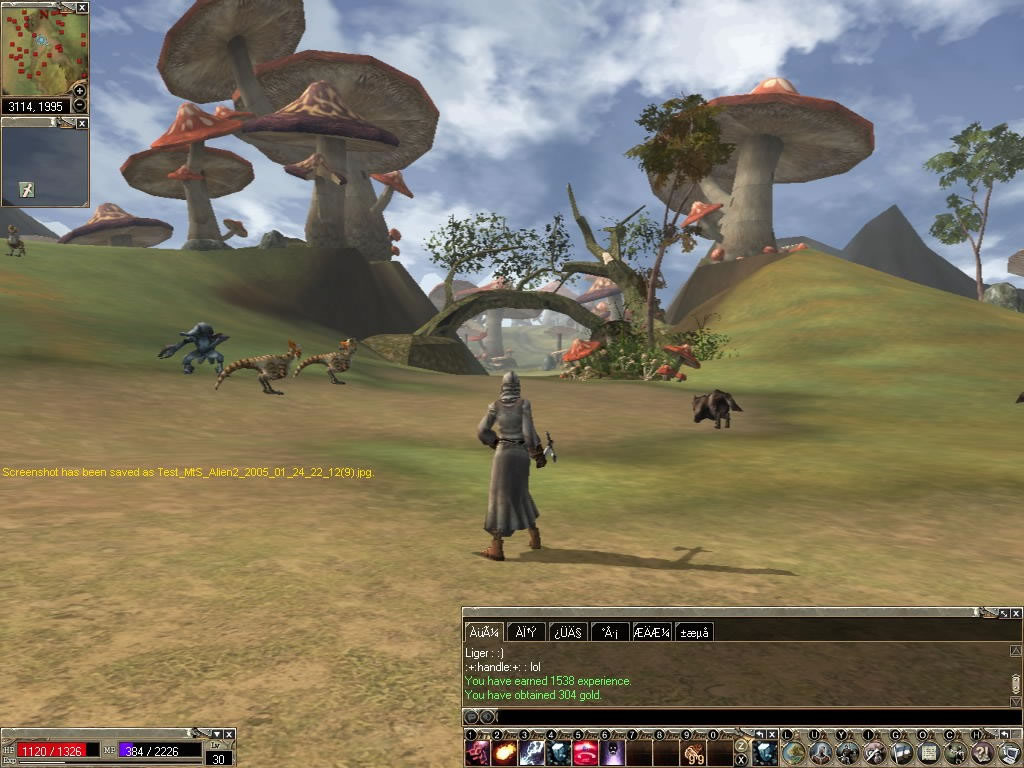
Task: Open the world map from the L menu icon
Action: tap(794, 753)
